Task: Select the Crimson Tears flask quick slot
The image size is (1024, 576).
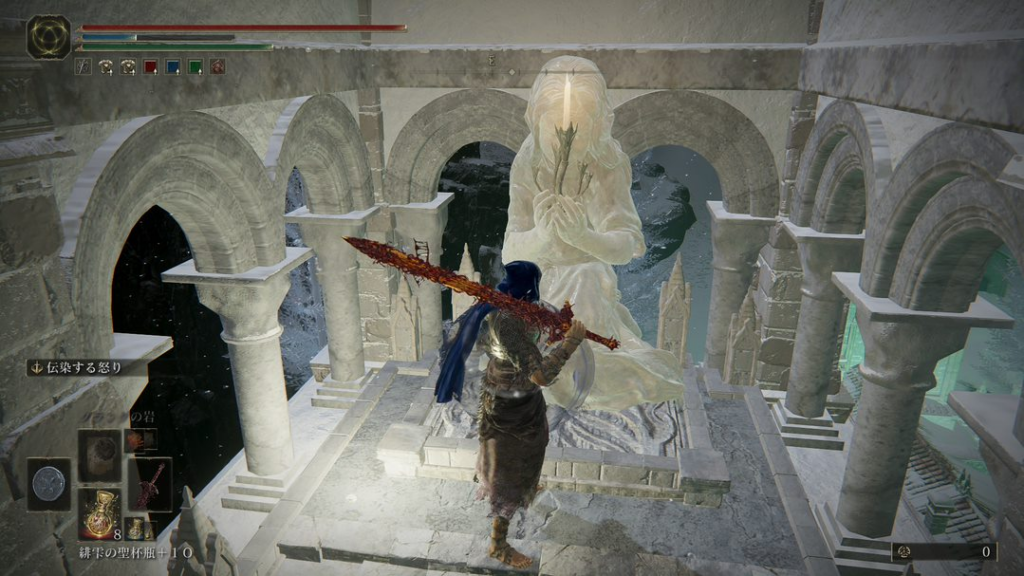Action: pyautogui.click(x=99, y=514)
